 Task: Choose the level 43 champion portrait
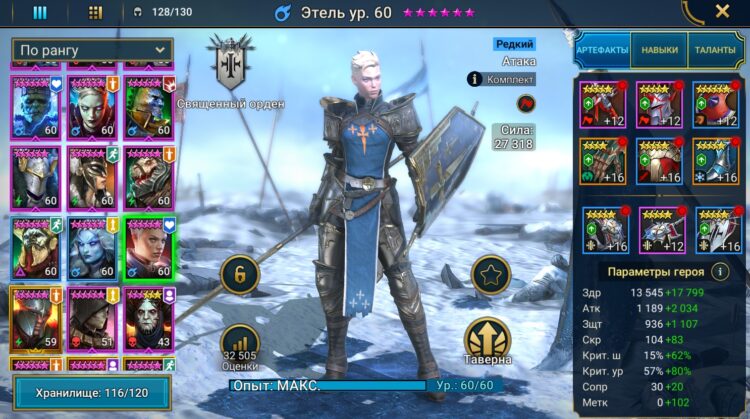tap(148, 318)
